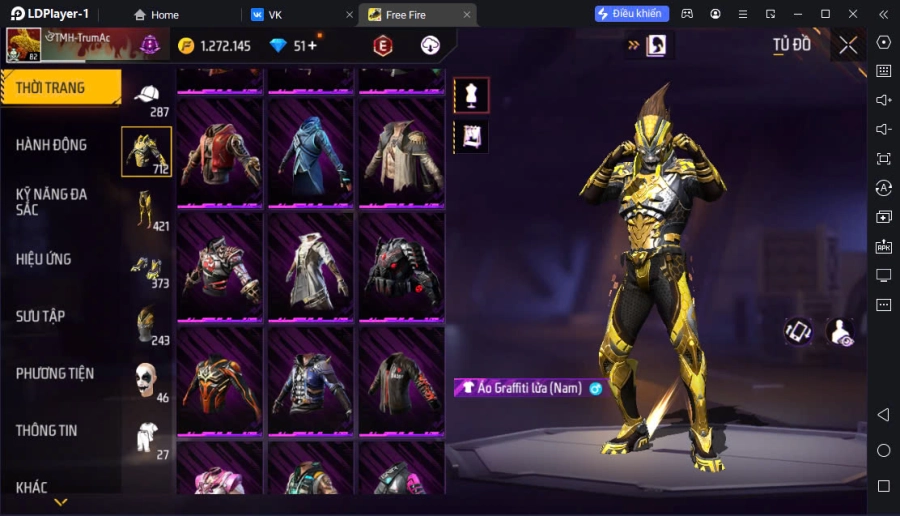Choose the white long coat thumbnail
900x516 pixels.
(310, 267)
